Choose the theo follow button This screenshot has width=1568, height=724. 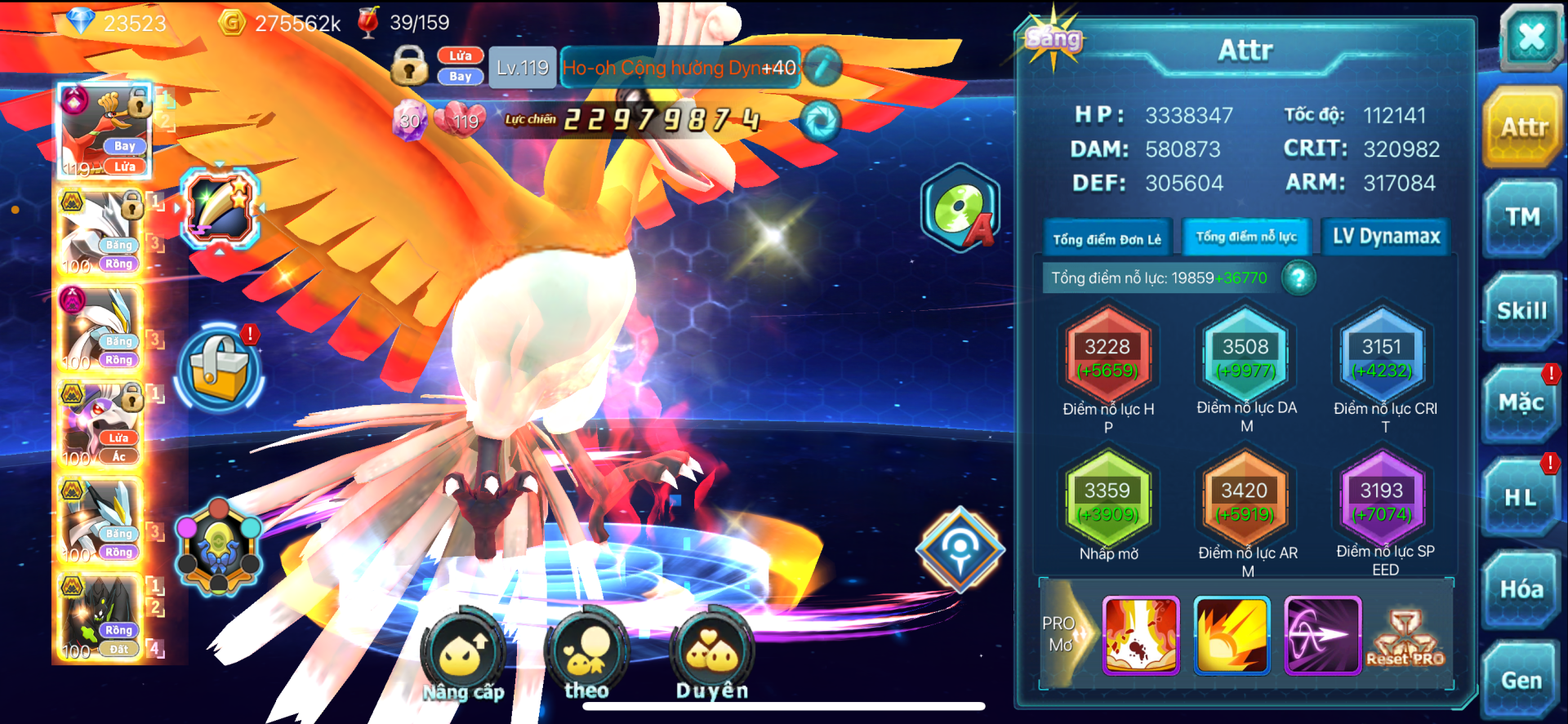(x=586, y=655)
